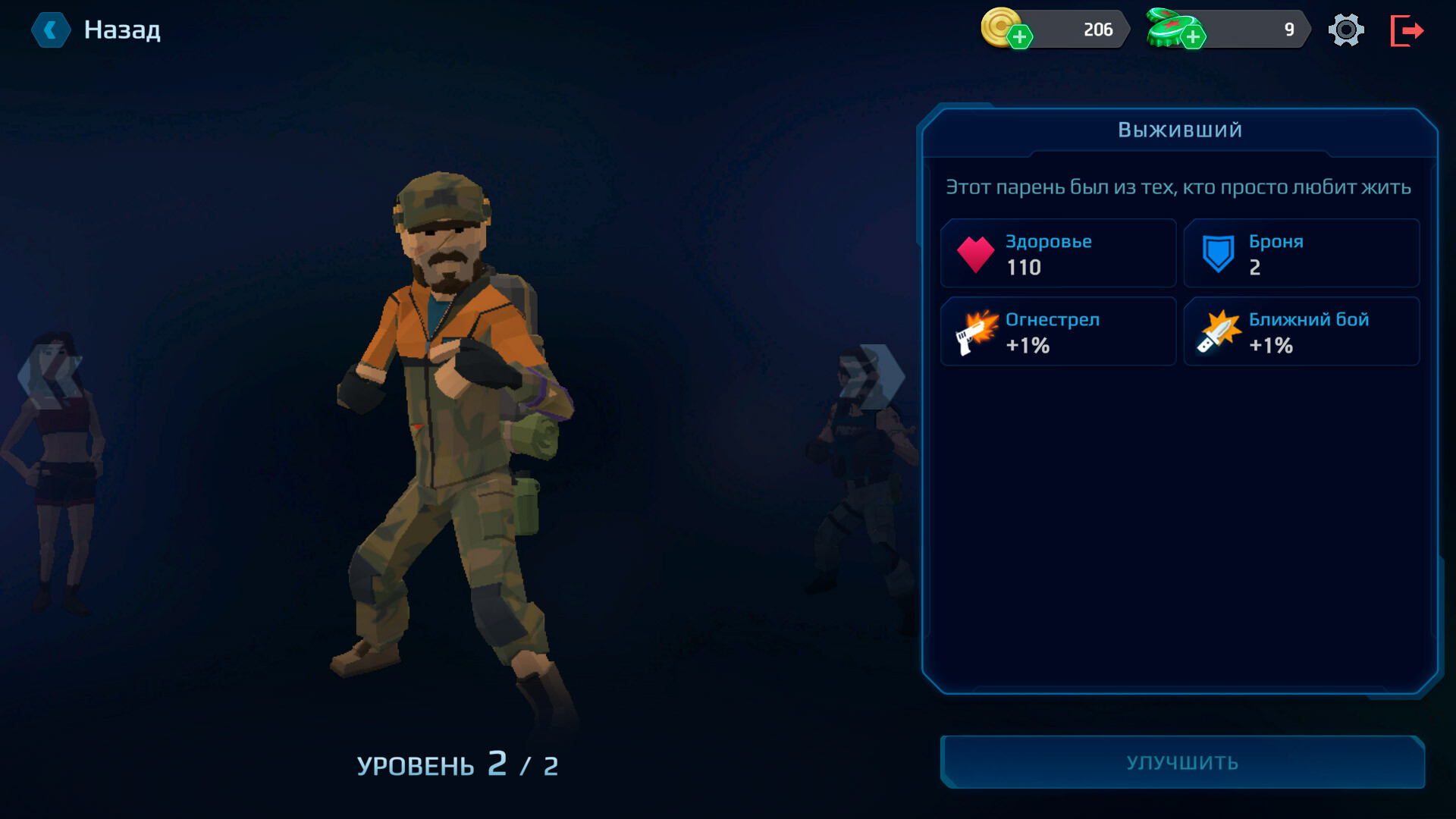This screenshot has width=1456, height=819.
Task: Upgrade the survivor with Улучшить button
Action: (1182, 762)
